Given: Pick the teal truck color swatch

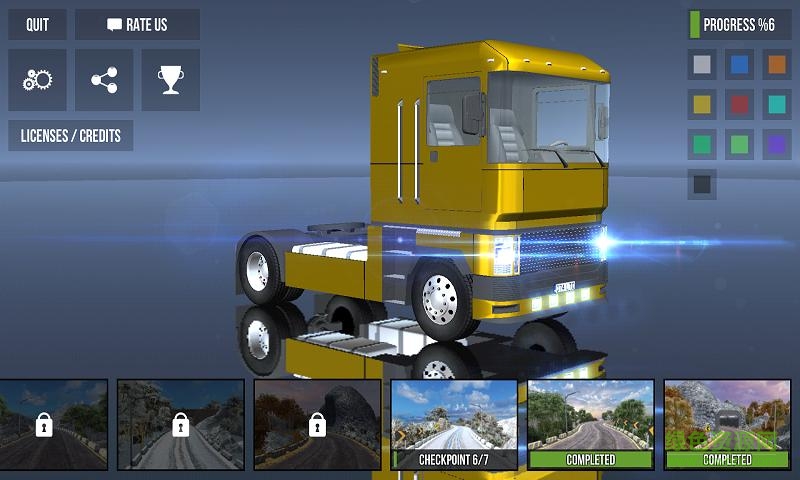Looking at the screenshot, I should tap(777, 104).
